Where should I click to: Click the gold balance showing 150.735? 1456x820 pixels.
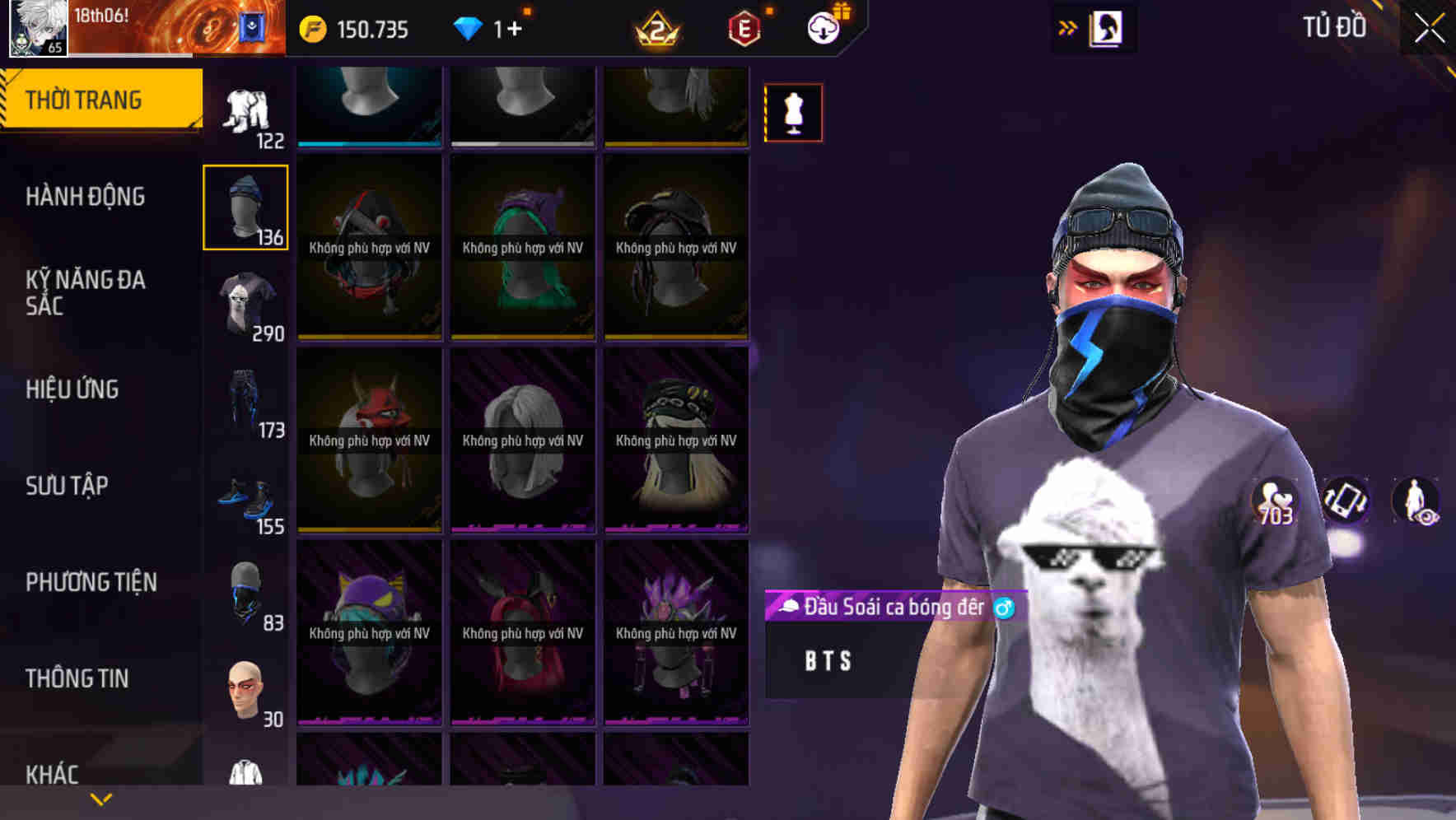coord(354,27)
